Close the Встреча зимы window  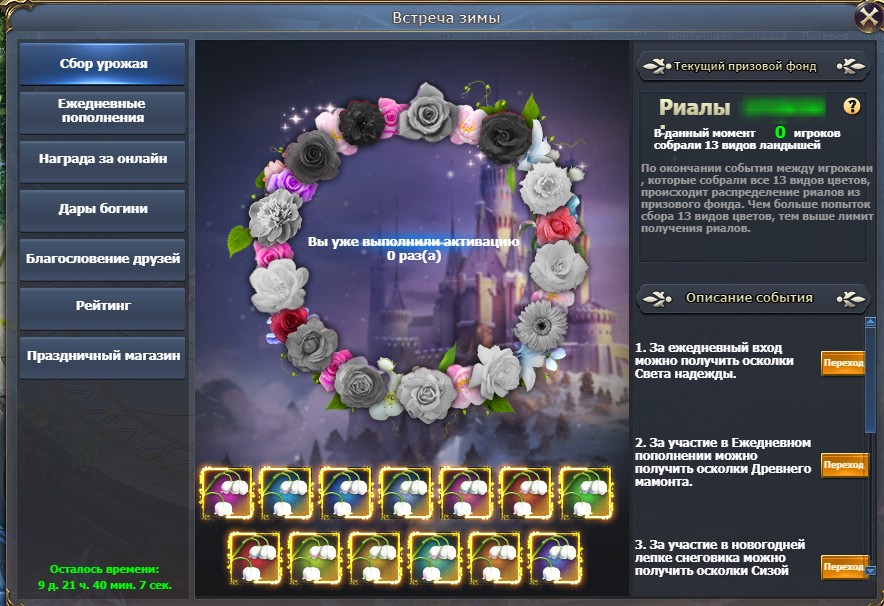pyautogui.click(x=866, y=19)
